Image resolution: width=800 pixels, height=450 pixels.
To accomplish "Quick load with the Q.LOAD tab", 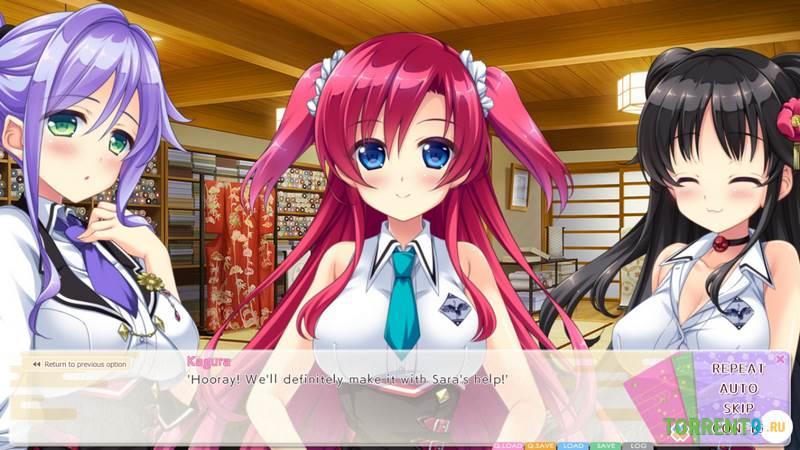I will click(508, 445).
